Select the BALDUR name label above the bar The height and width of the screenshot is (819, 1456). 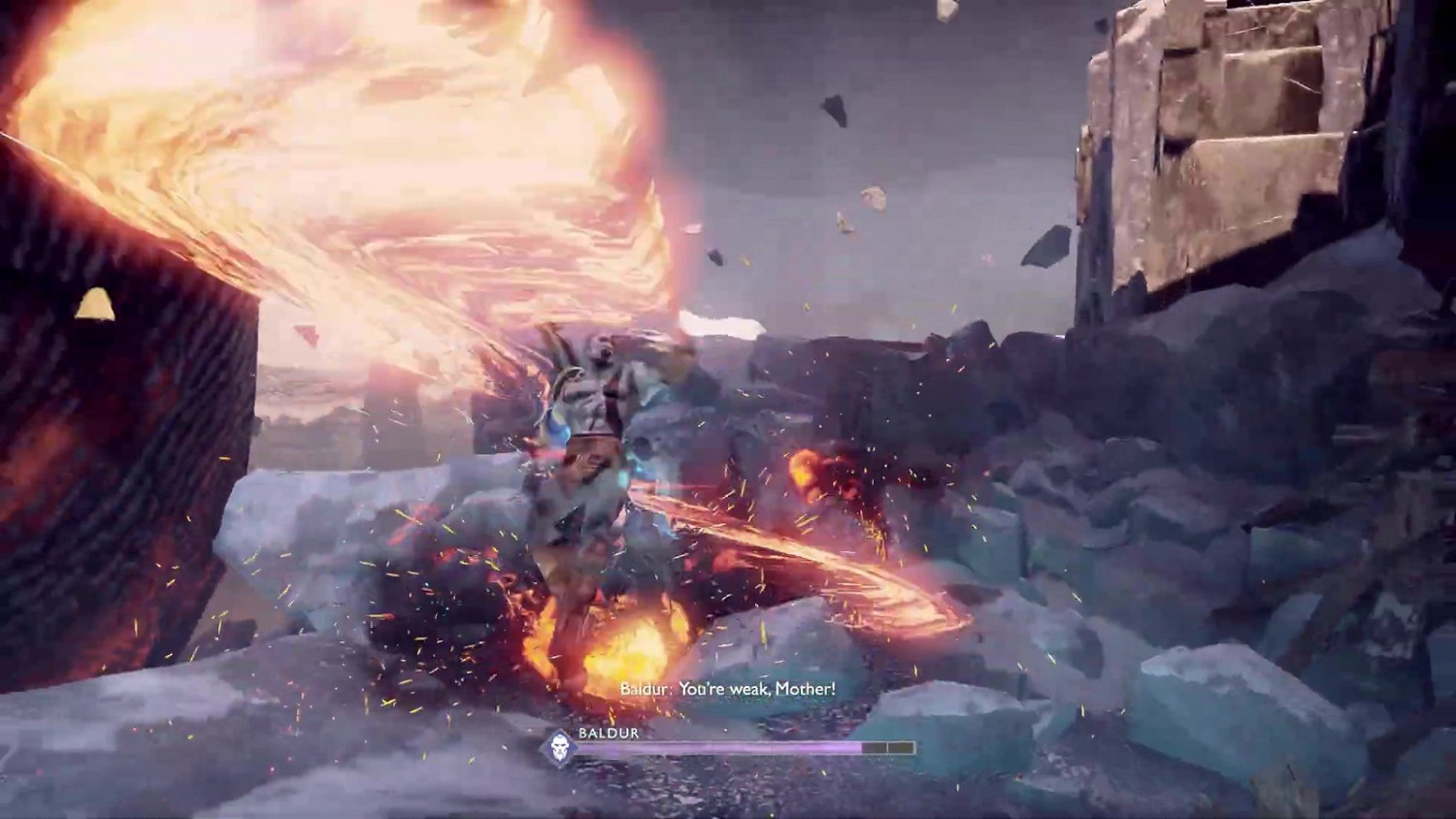[x=608, y=734]
